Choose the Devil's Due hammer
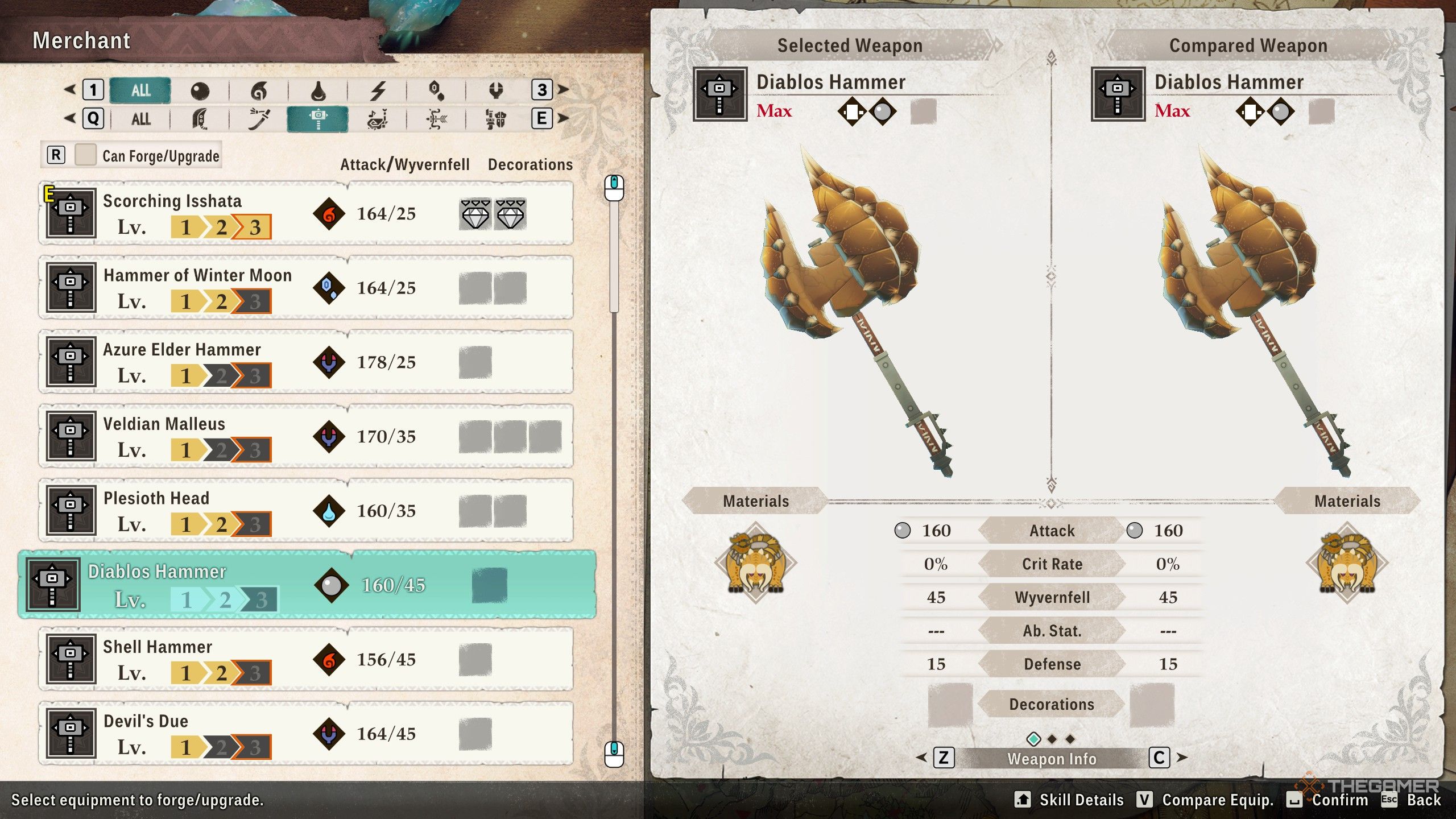Image resolution: width=1456 pixels, height=819 pixels. (x=306, y=733)
